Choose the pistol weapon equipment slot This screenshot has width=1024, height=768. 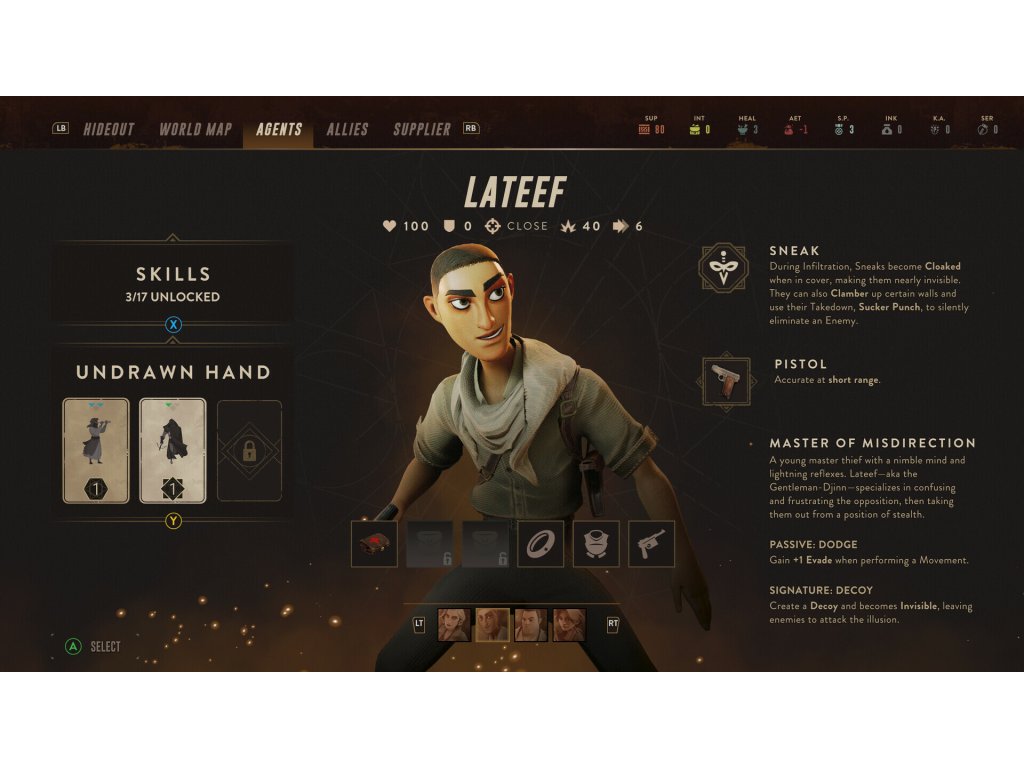tap(651, 544)
